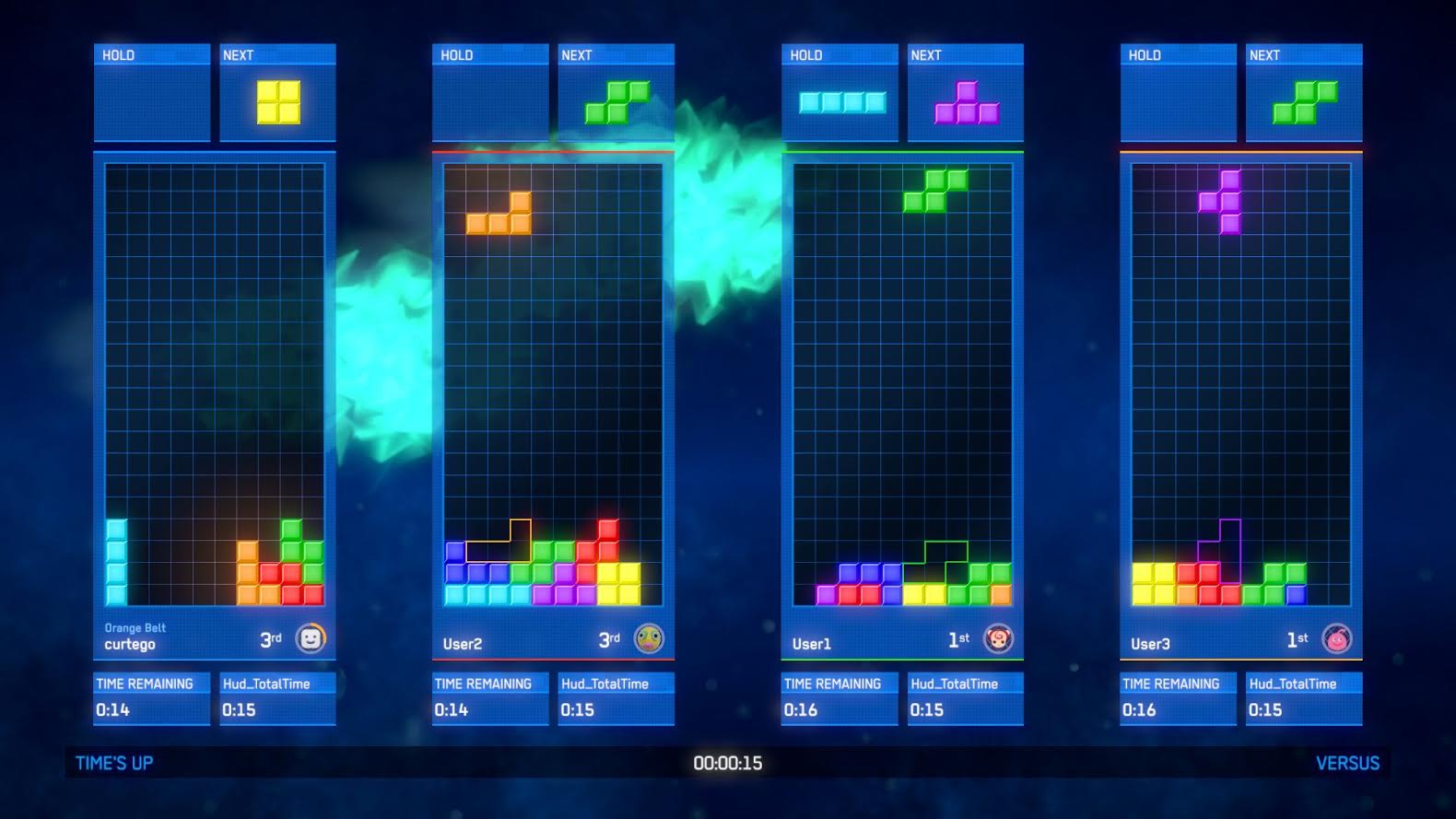Click the yellow square next piece

click(x=278, y=102)
